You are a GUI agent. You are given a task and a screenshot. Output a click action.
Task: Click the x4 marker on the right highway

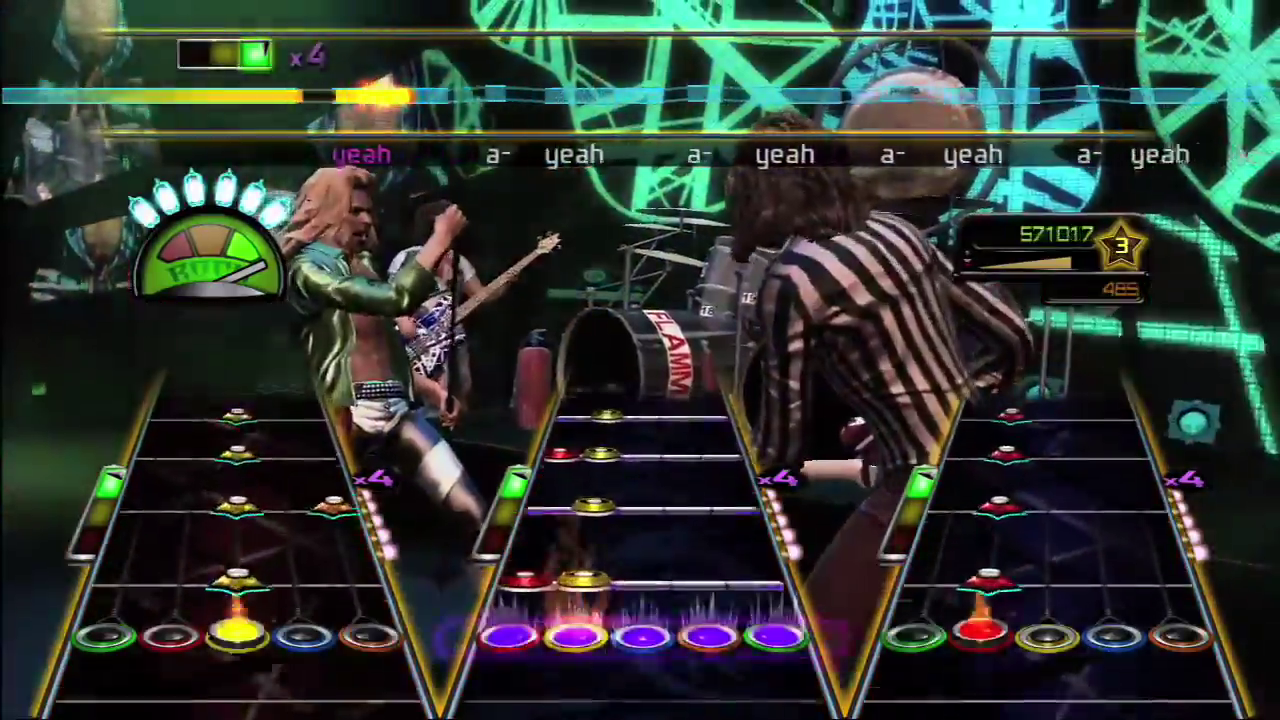click(x=1185, y=479)
